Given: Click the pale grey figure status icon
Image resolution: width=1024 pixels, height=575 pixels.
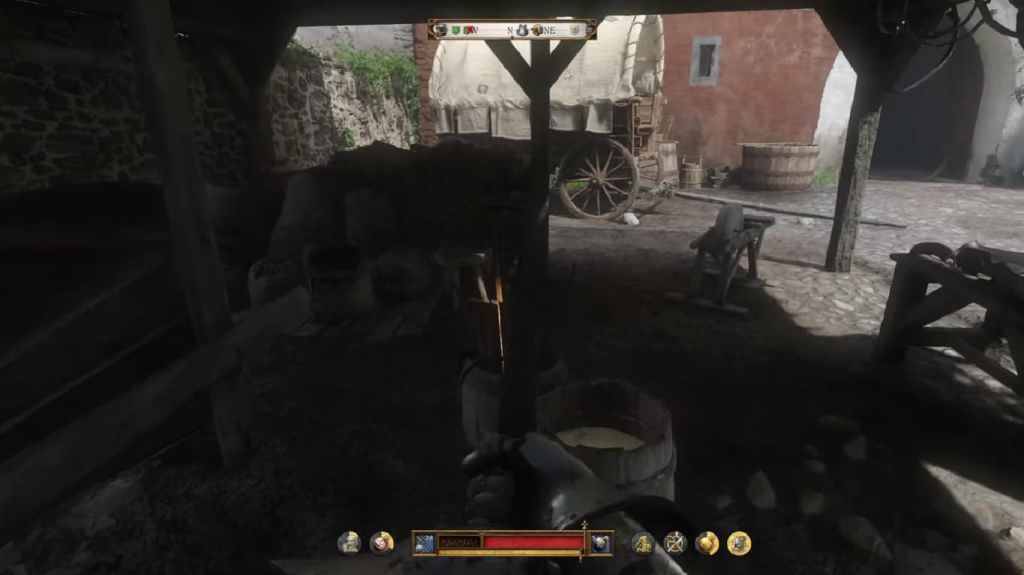Looking at the screenshot, I should pyautogui.click(x=349, y=543).
